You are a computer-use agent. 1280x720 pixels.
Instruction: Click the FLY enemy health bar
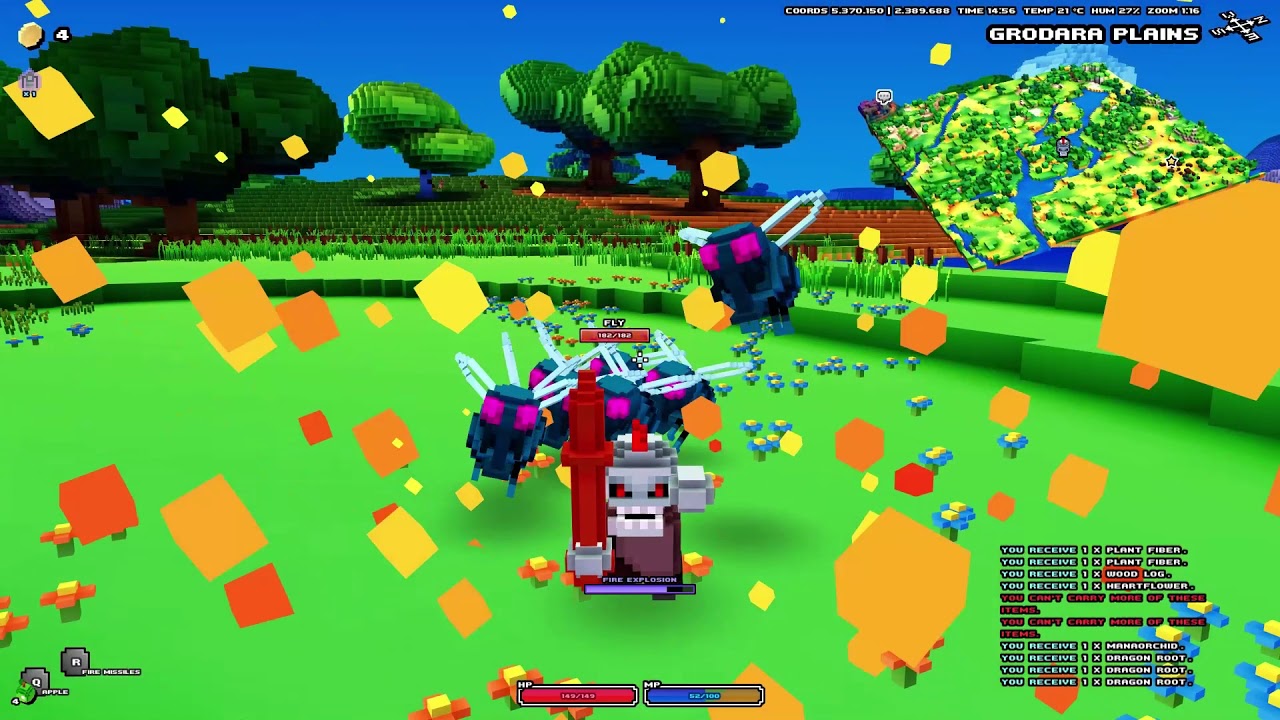pyautogui.click(x=614, y=336)
